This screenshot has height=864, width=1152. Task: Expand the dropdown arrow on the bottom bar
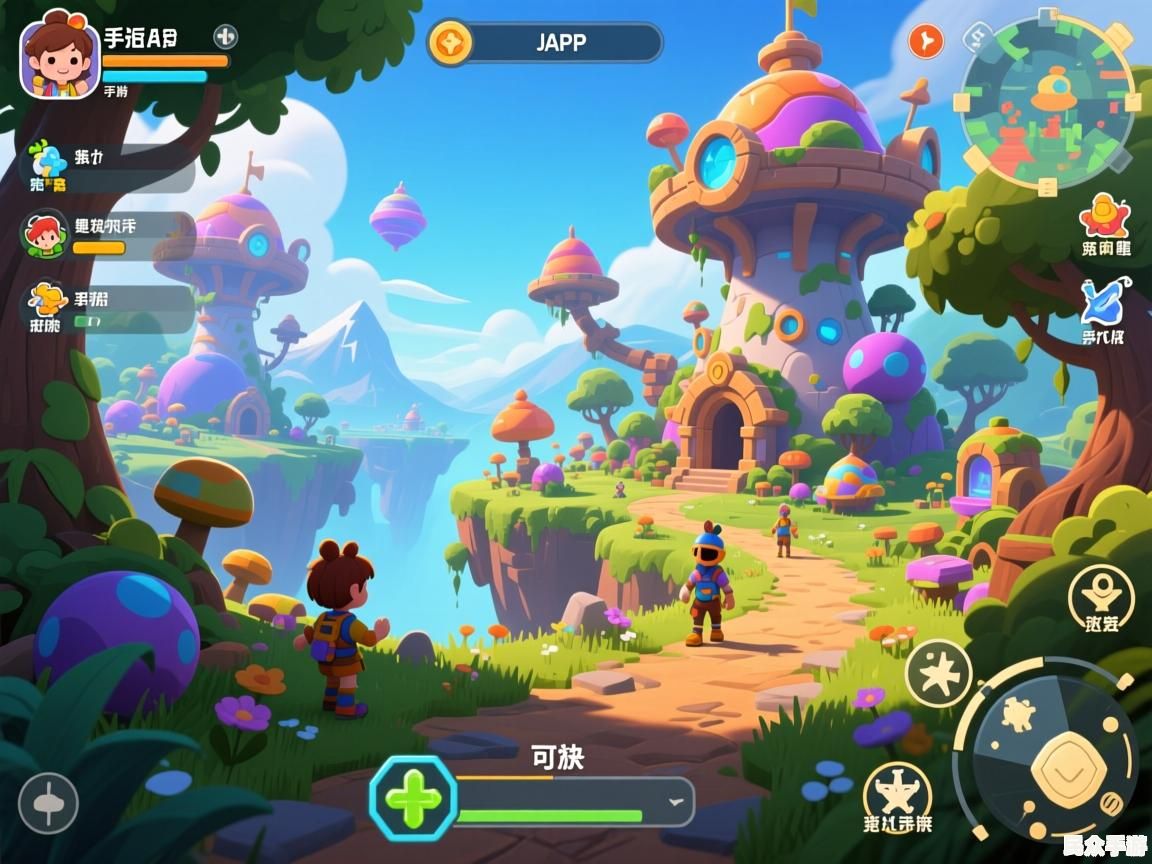pos(677,801)
